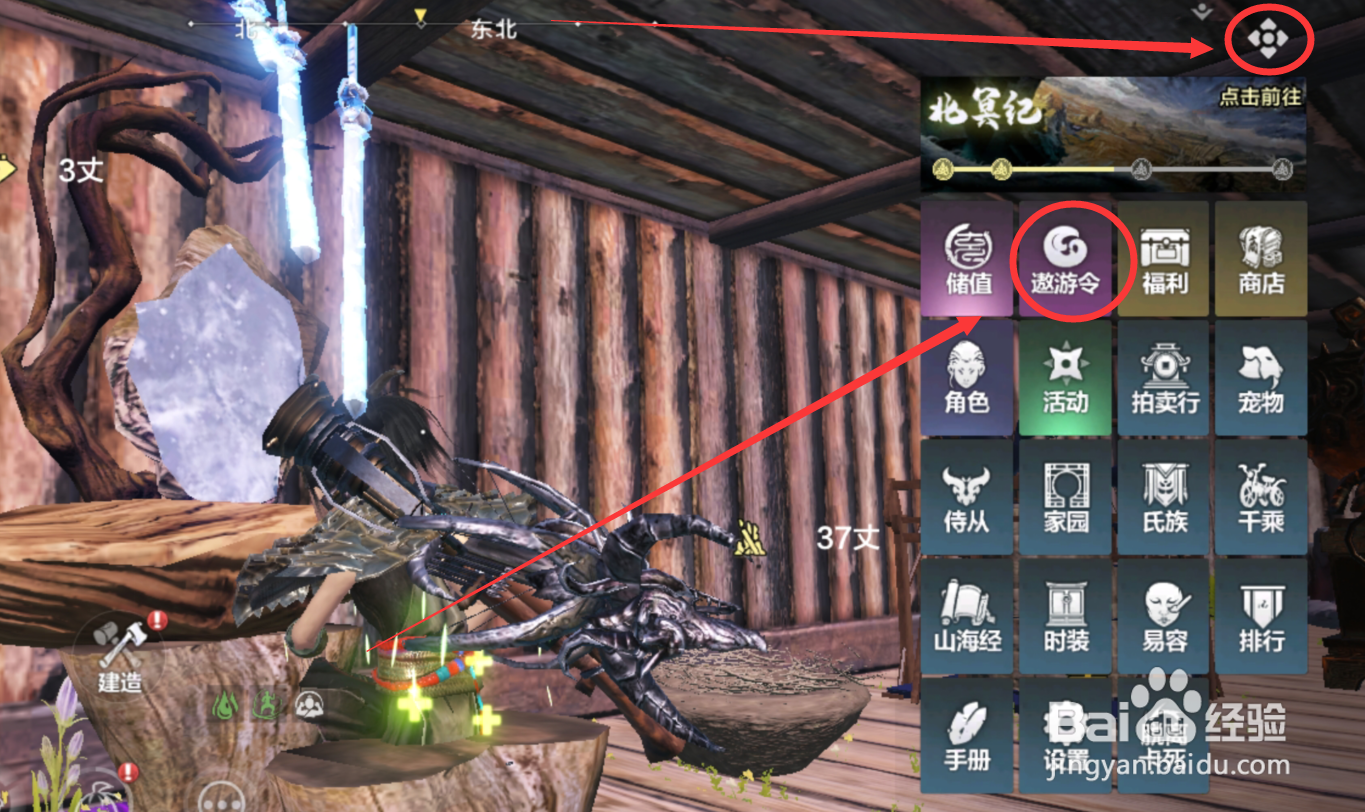Open the 氏族 clan menu
Image resolution: width=1365 pixels, height=812 pixels.
[x=1164, y=497]
